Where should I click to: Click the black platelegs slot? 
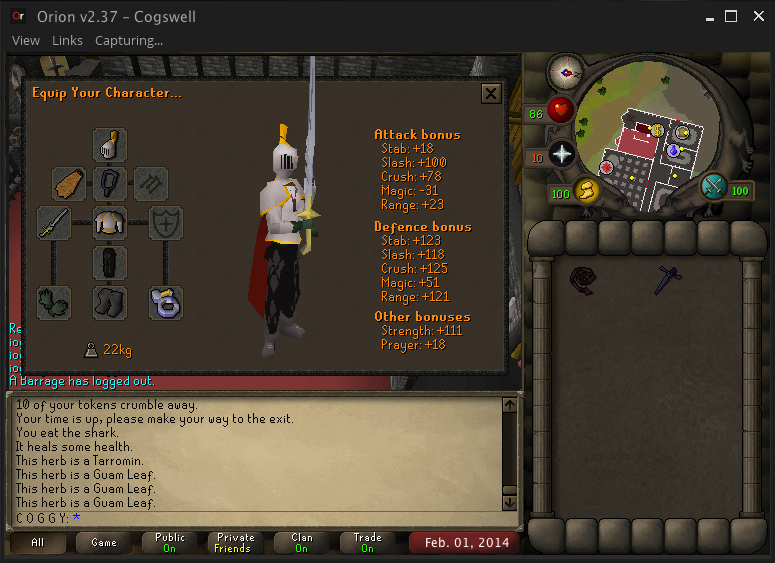click(110, 263)
